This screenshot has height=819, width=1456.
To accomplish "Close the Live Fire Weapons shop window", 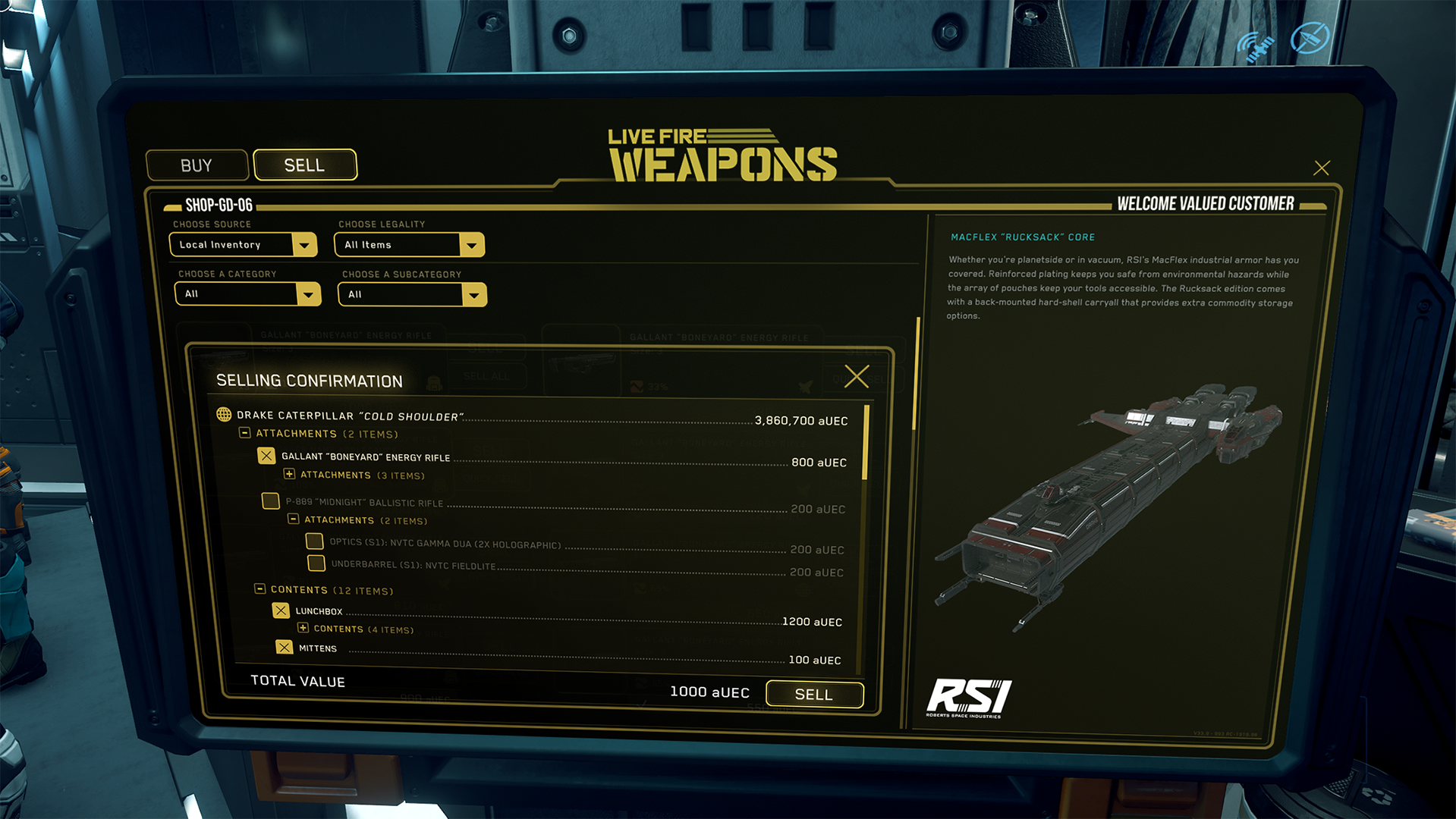I will point(1321,168).
